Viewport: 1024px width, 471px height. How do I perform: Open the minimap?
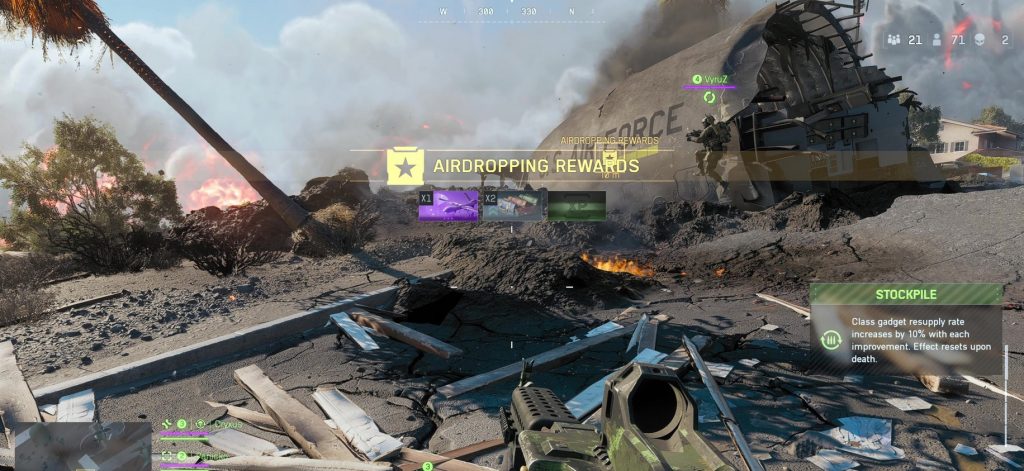82,446
